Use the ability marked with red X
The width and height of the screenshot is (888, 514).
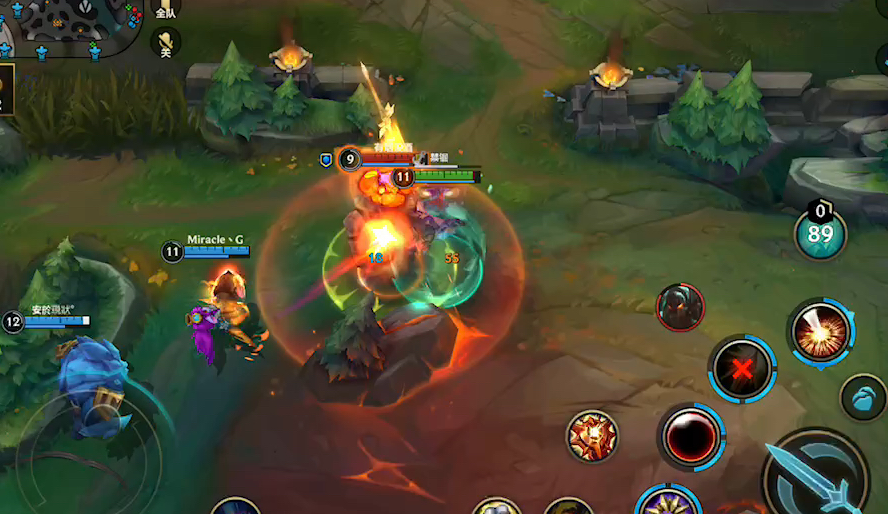tap(742, 368)
